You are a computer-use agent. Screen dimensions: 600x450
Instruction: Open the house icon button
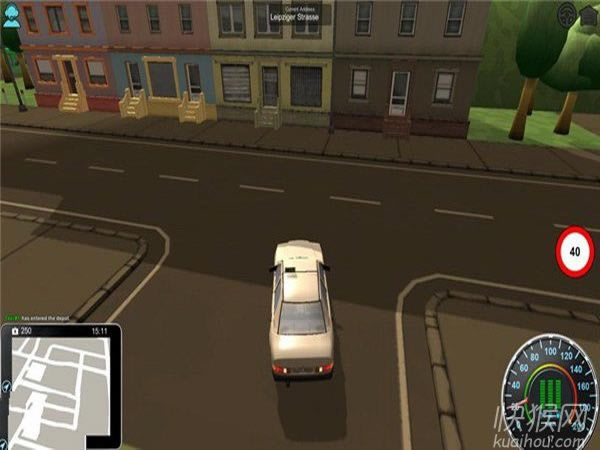point(590,13)
